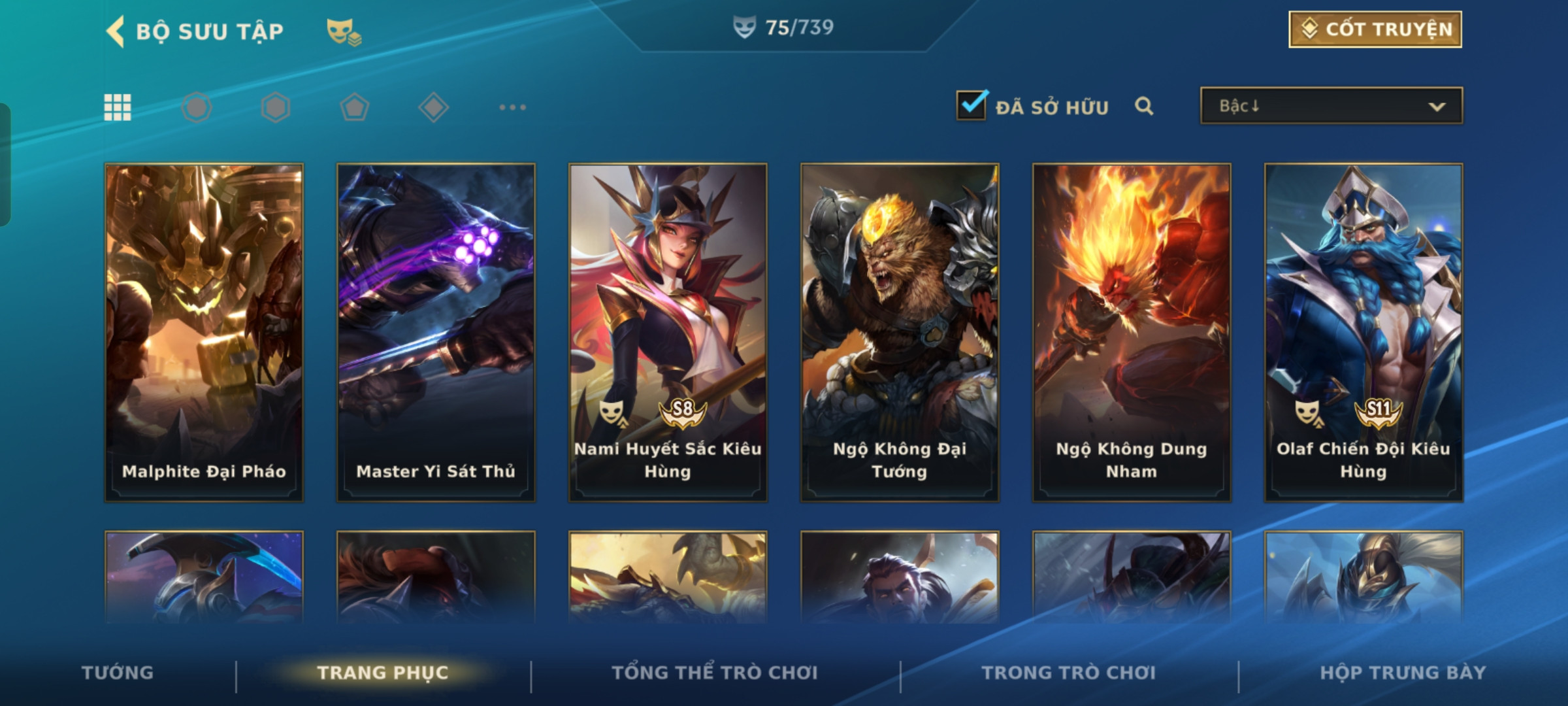
Task: View the Ngộ Không Dung Nham skin
Action: 1132,332
